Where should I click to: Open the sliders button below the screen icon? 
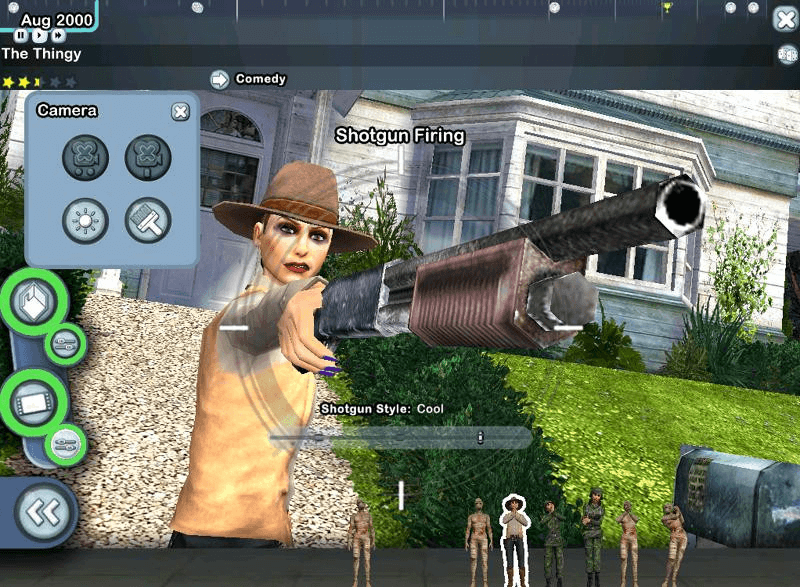point(67,443)
